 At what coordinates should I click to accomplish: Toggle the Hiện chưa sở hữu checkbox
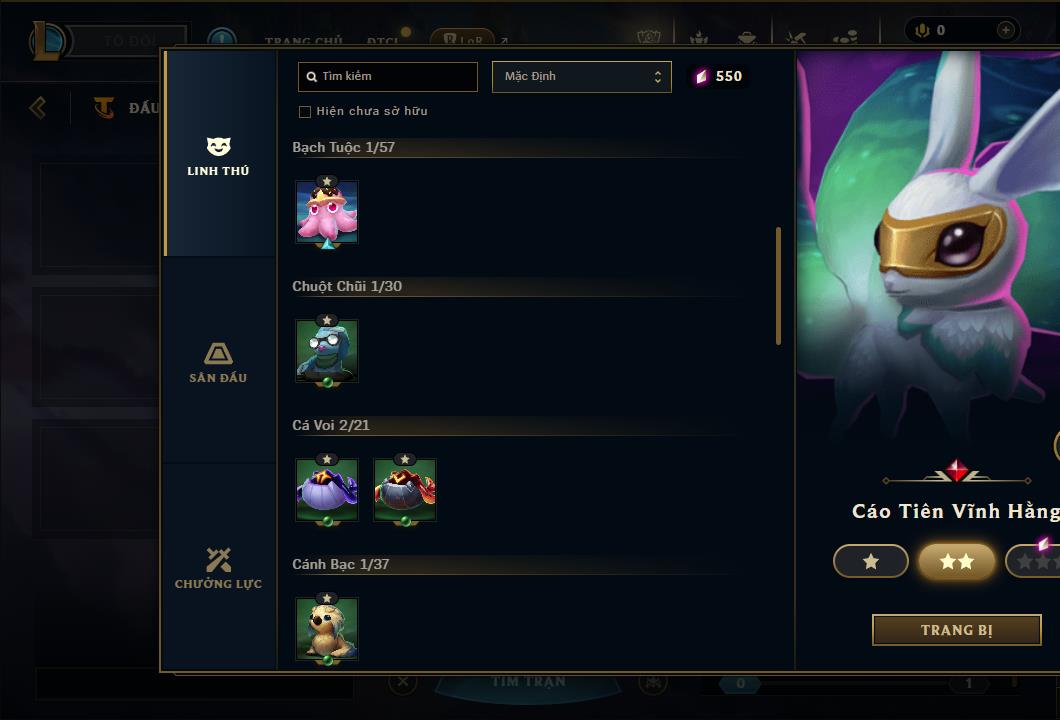[305, 111]
